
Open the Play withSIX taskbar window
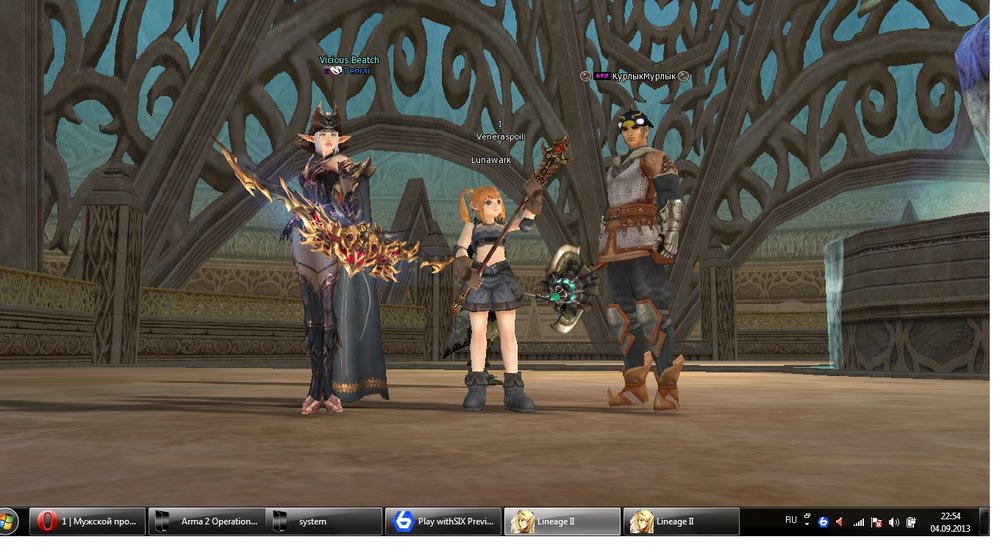pyautogui.click(x=443, y=521)
